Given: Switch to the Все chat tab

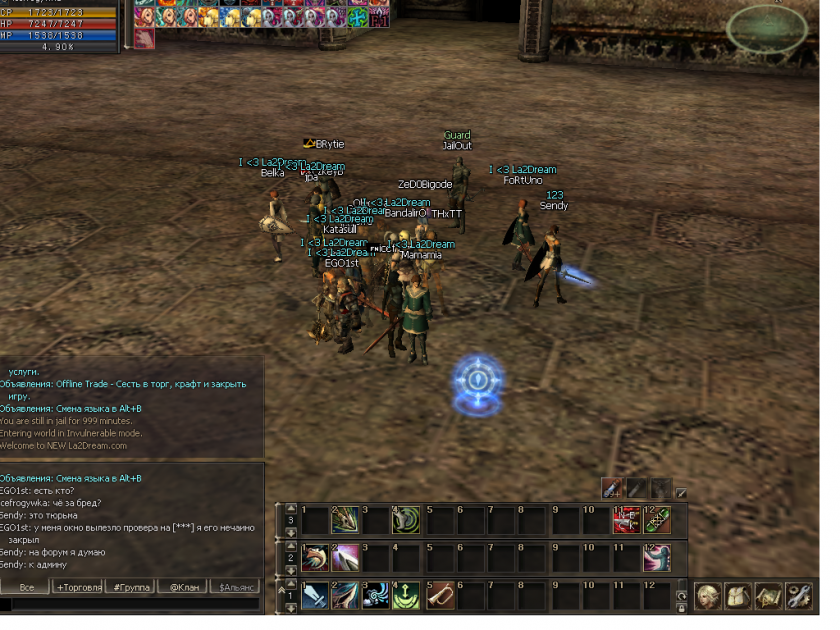Looking at the screenshot, I should point(26,587).
